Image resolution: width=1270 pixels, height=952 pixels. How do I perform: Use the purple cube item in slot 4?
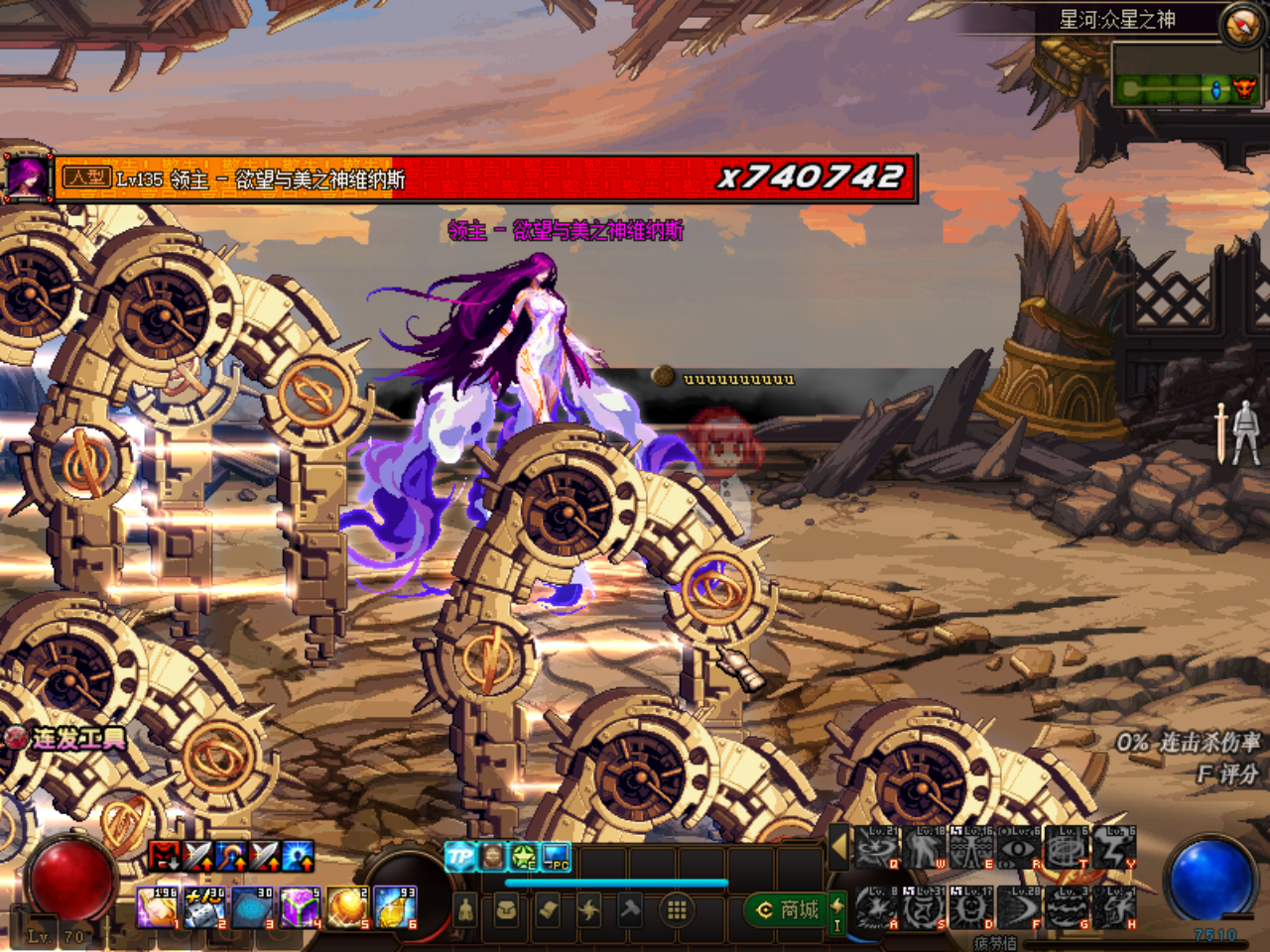pyautogui.click(x=299, y=908)
